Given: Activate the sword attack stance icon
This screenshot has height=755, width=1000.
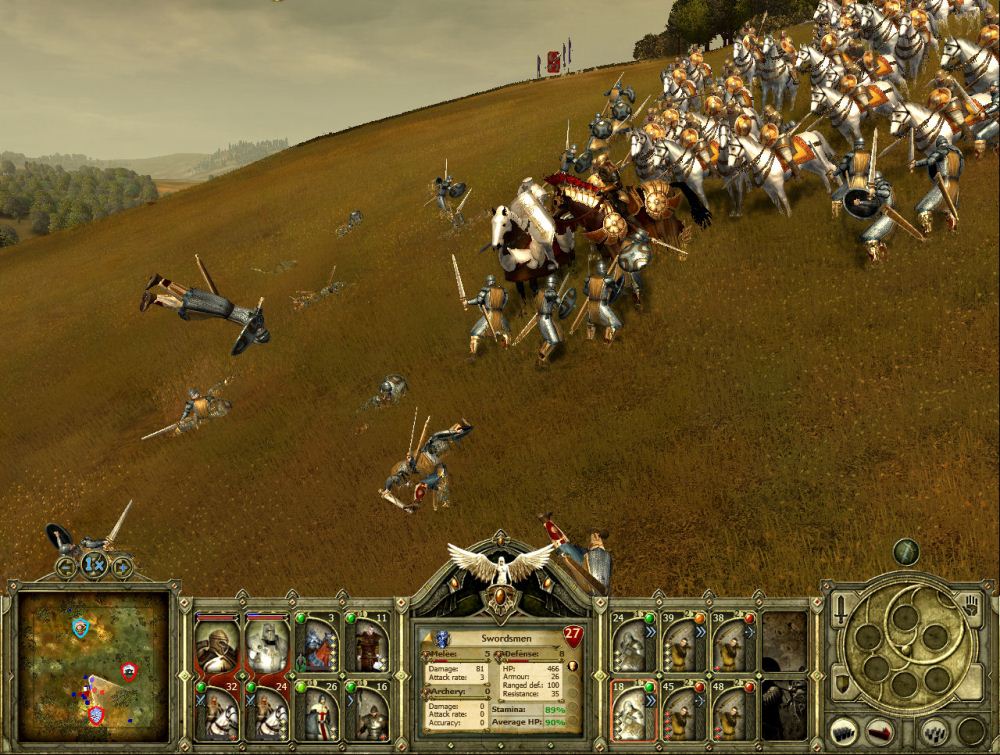Looking at the screenshot, I should [x=841, y=607].
